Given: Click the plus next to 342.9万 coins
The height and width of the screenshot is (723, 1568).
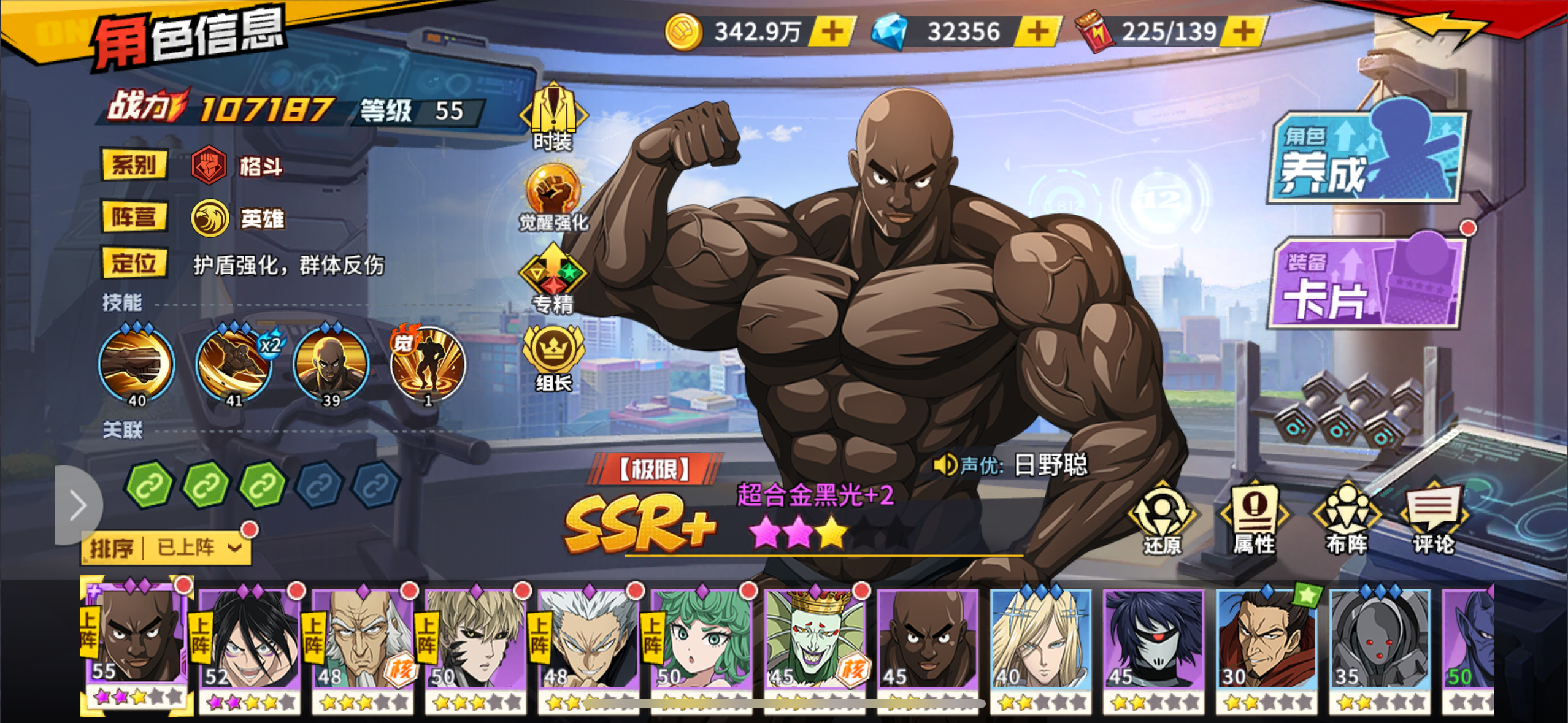Looking at the screenshot, I should coord(833,29).
